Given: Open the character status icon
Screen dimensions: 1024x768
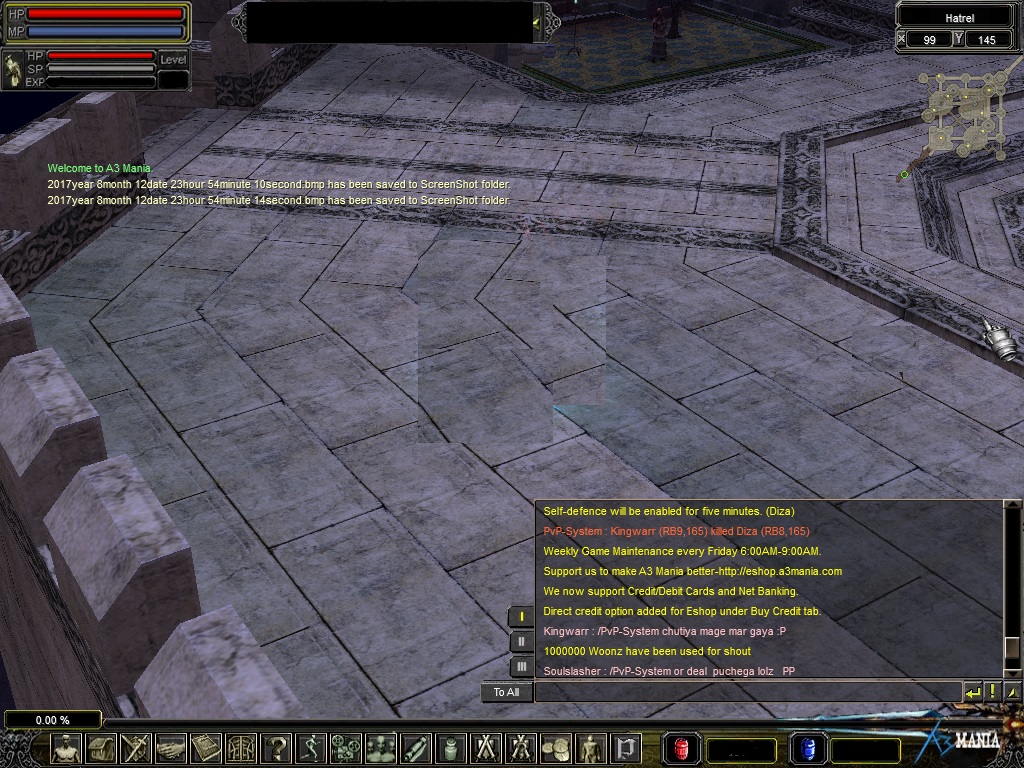Looking at the screenshot, I should (67, 748).
